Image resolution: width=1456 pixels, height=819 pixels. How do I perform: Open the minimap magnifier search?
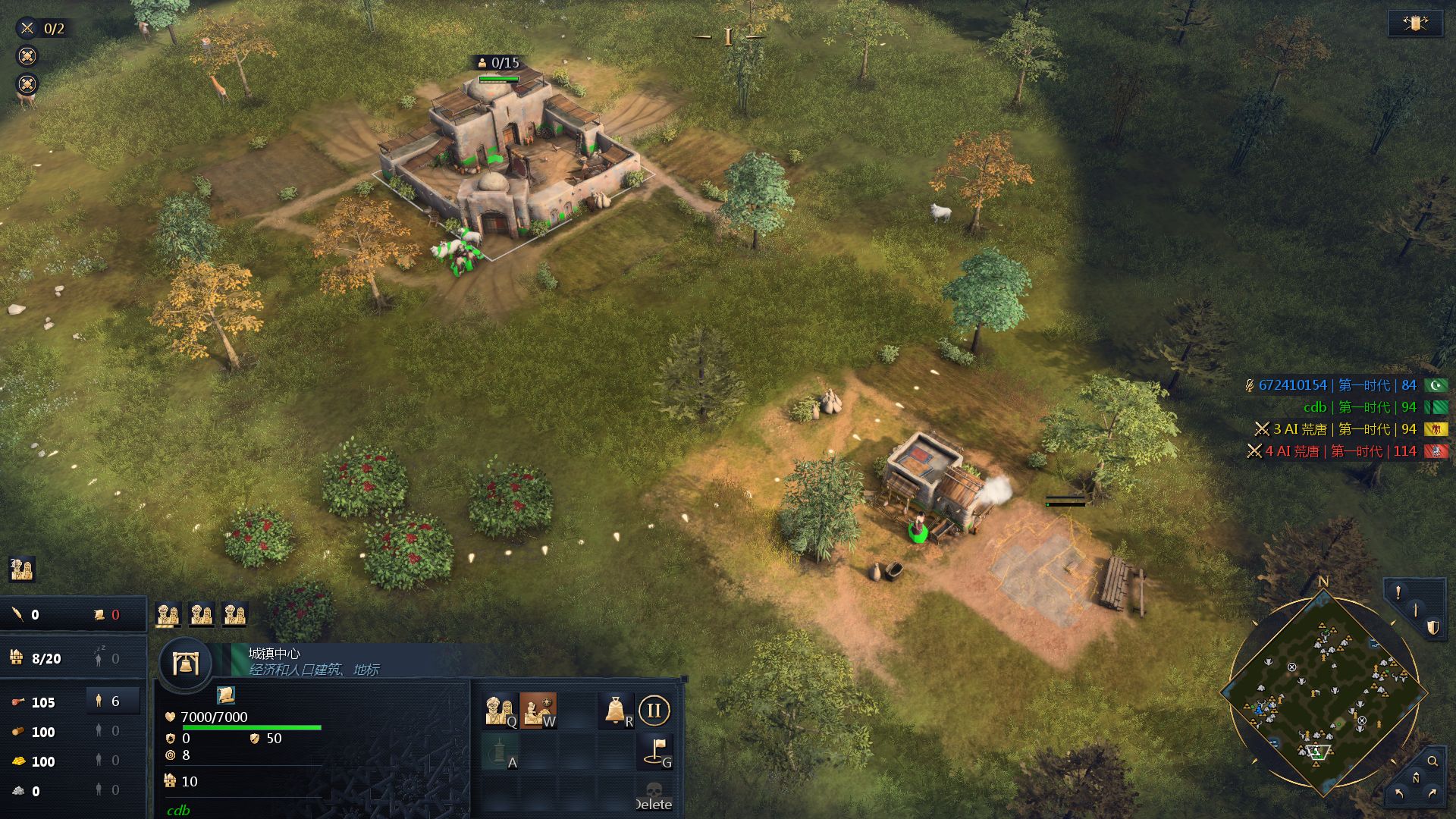(1432, 761)
